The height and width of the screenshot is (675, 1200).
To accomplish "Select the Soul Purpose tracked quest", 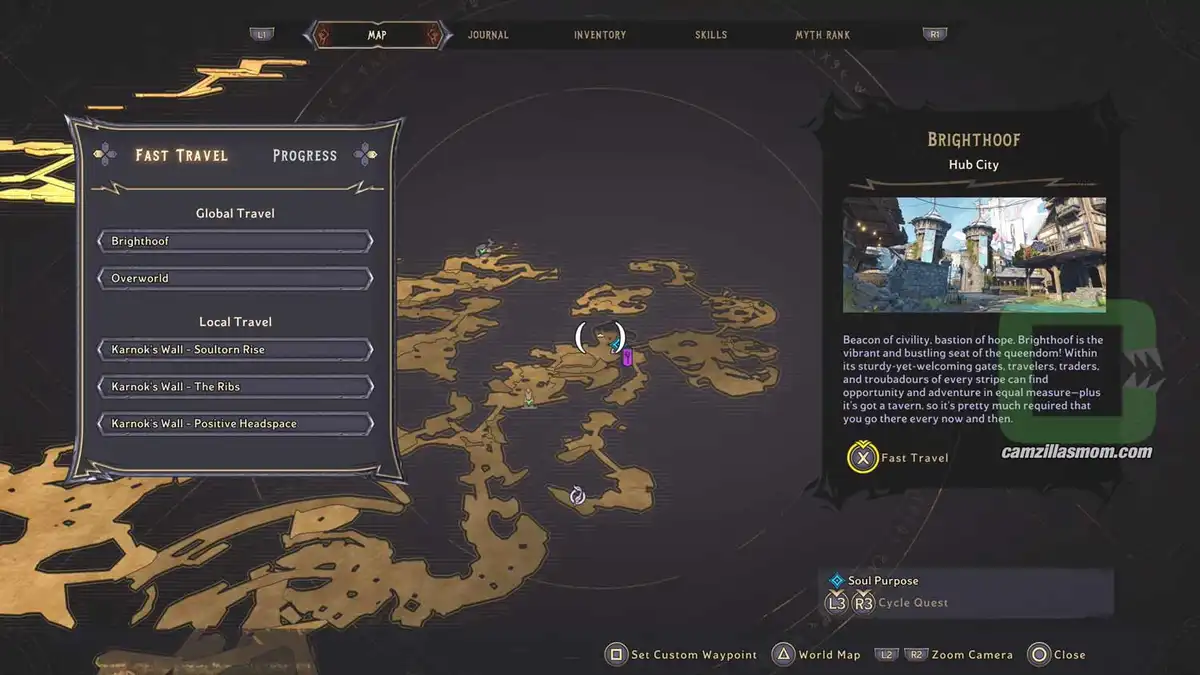I will [x=883, y=581].
